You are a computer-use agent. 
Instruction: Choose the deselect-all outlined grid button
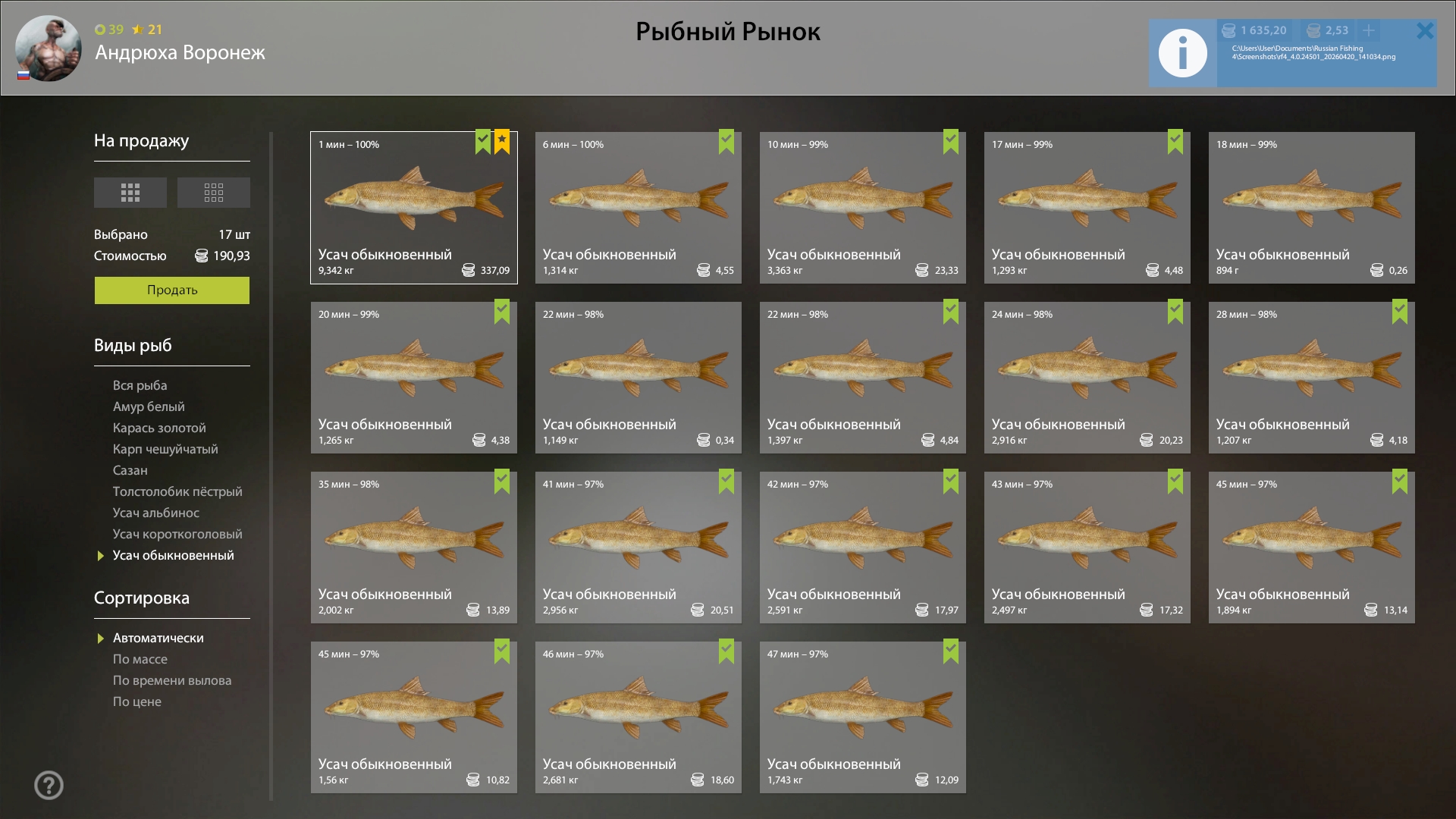tap(213, 193)
